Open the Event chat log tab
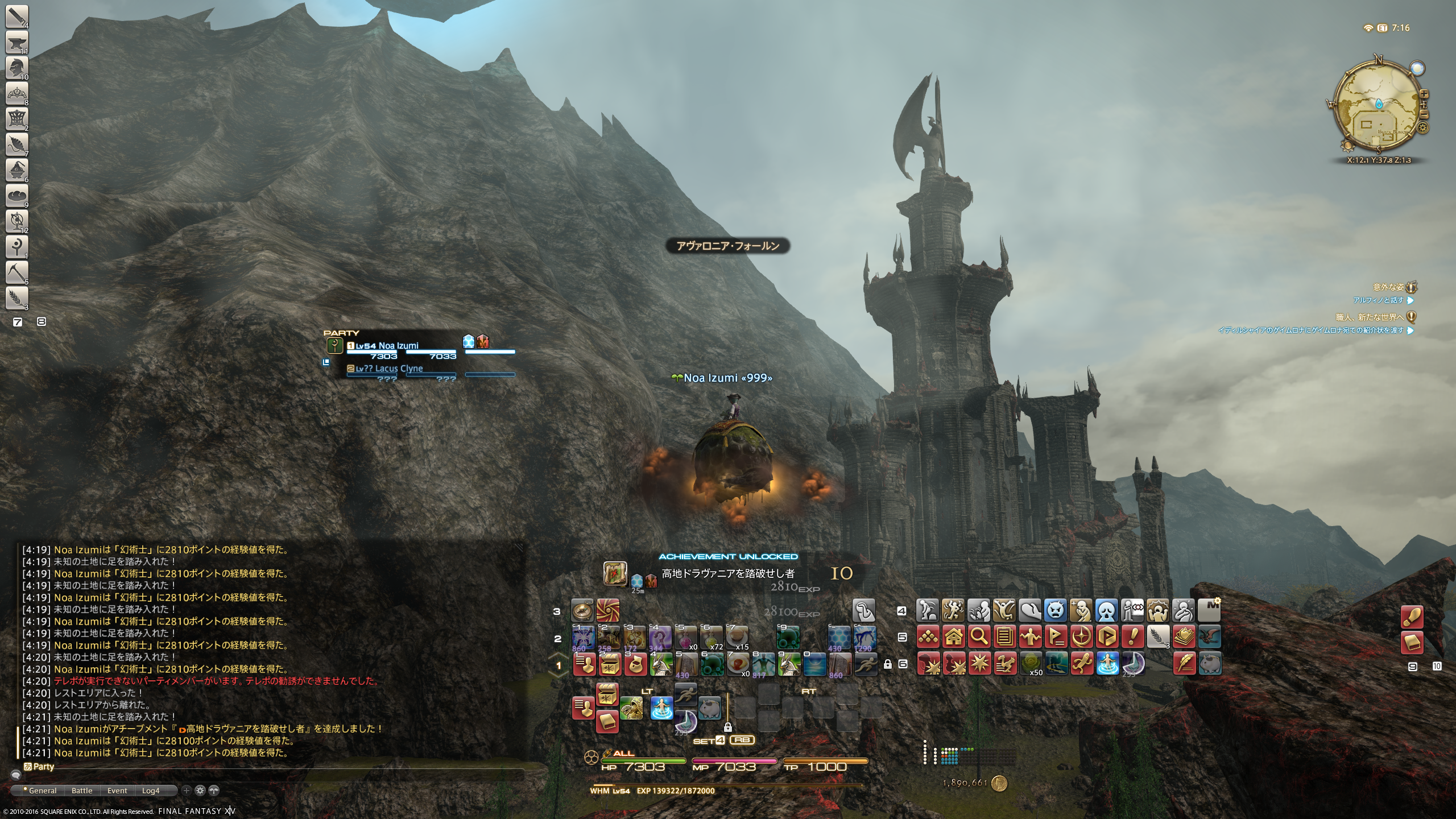The width and height of the screenshot is (1456, 819). [x=117, y=791]
